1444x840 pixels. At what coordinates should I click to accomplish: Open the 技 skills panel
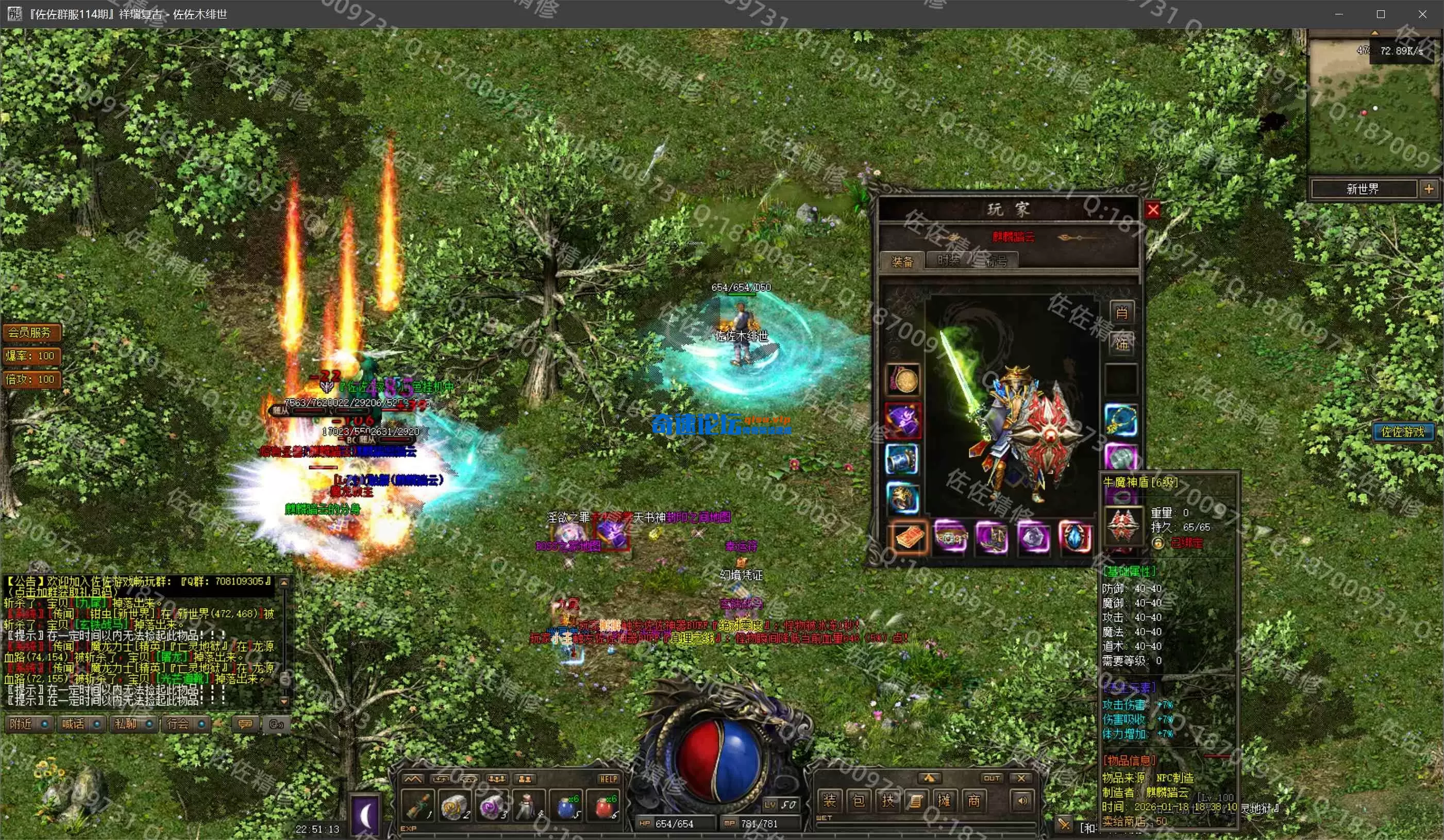point(887,800)
